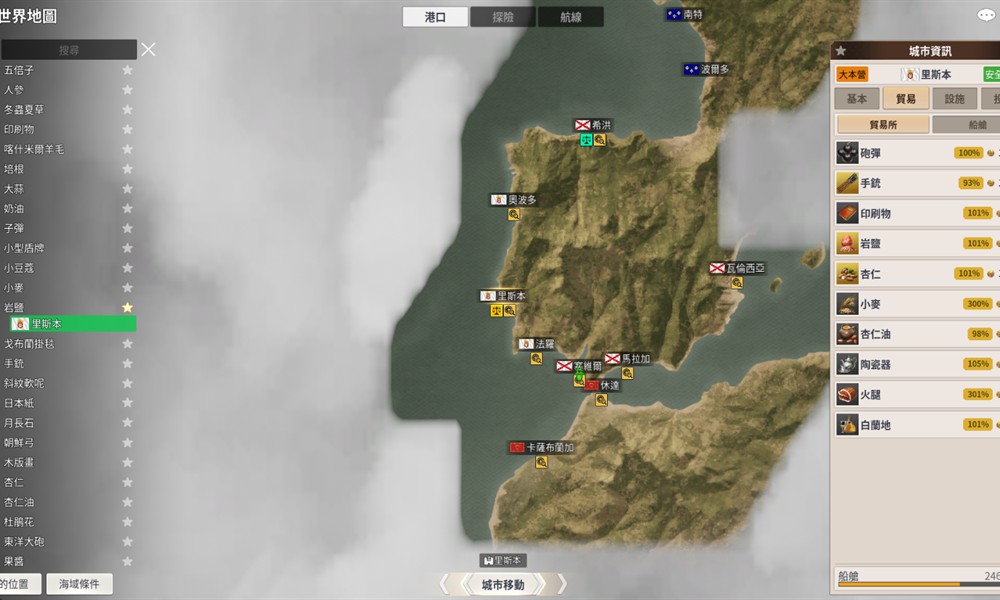Open the chat speech bubble icon
The image size is (1000, 600).
[986, 15]
